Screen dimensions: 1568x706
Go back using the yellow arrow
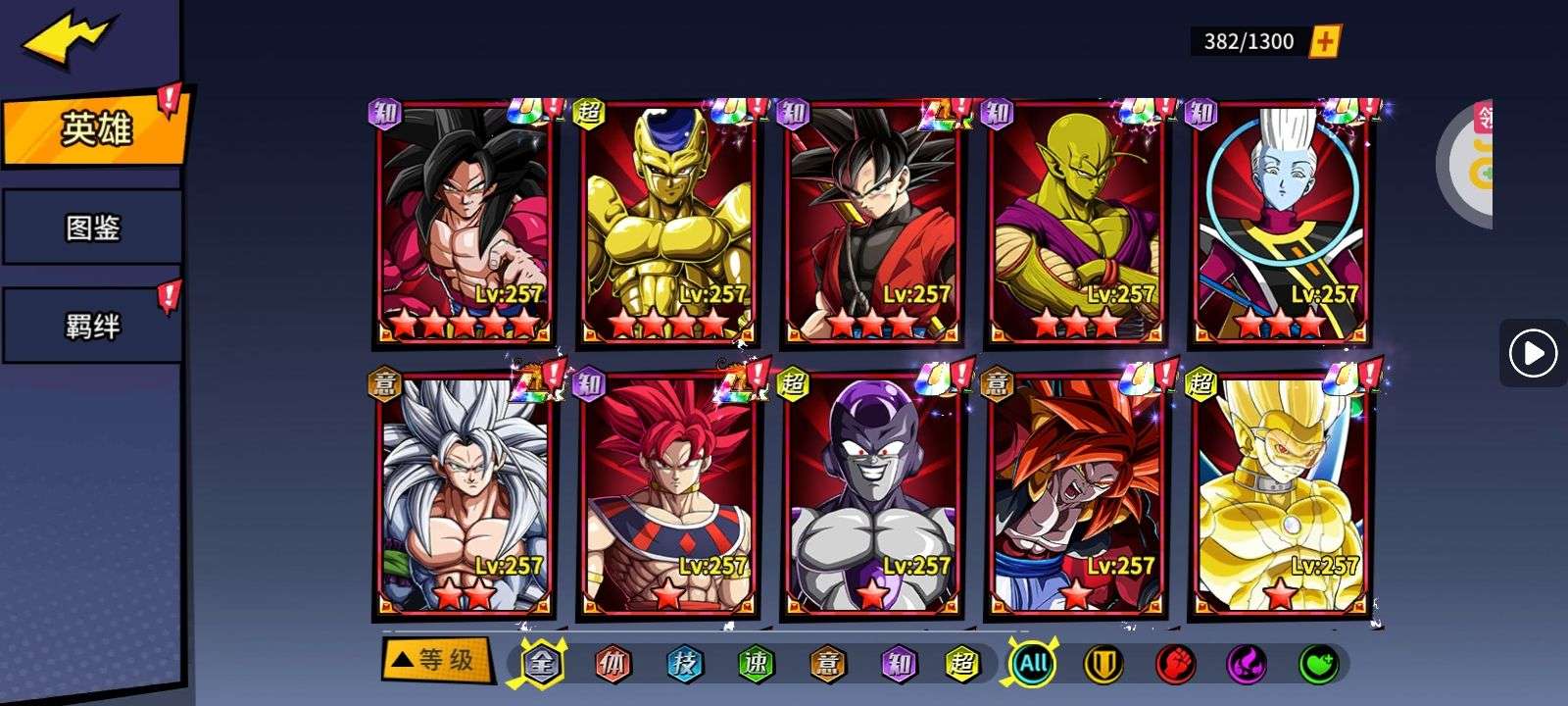(71, 39)
